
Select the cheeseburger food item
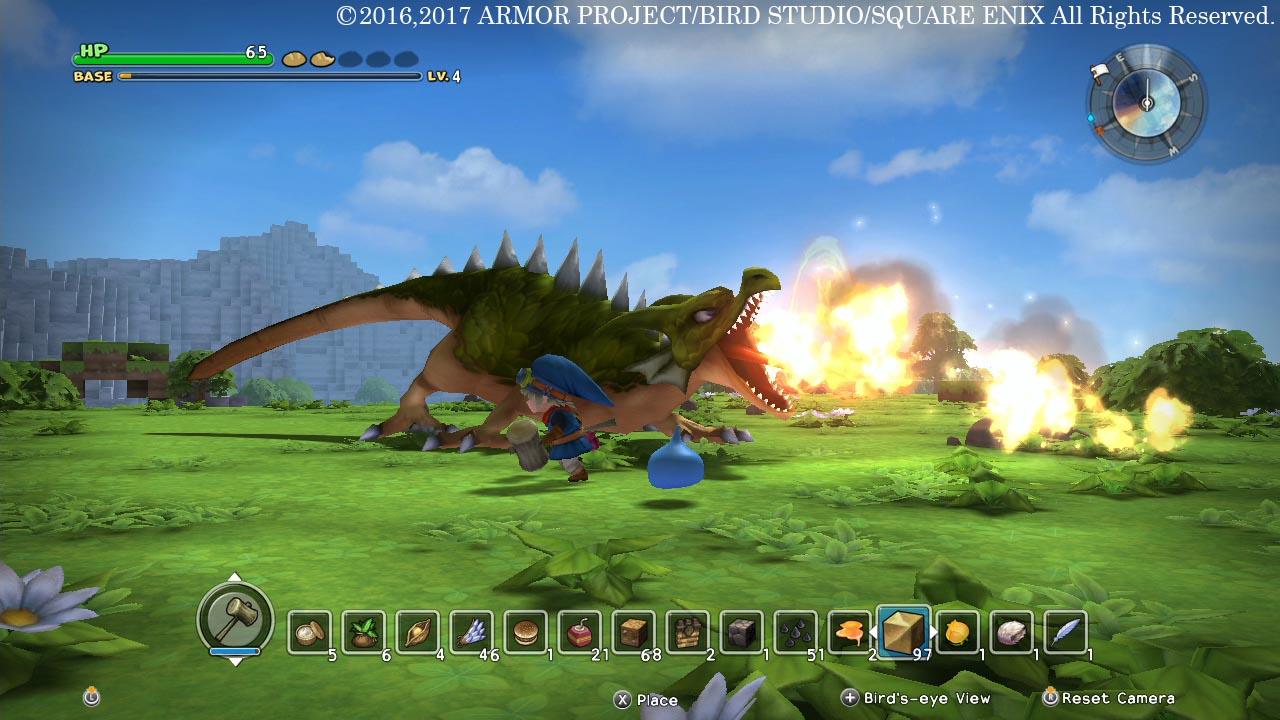[x=524, y=630]
